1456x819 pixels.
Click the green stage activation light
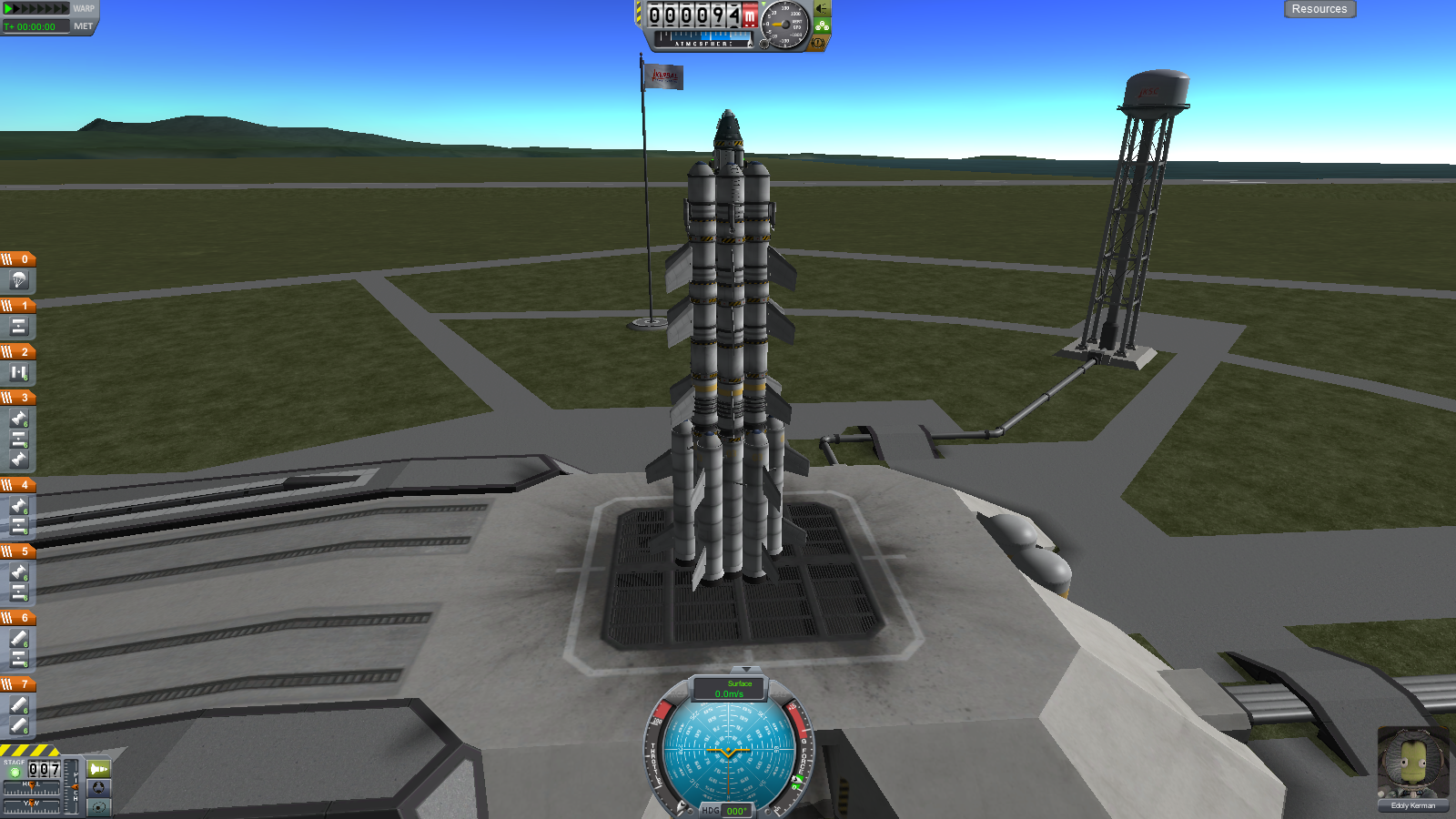coord(15,772)
